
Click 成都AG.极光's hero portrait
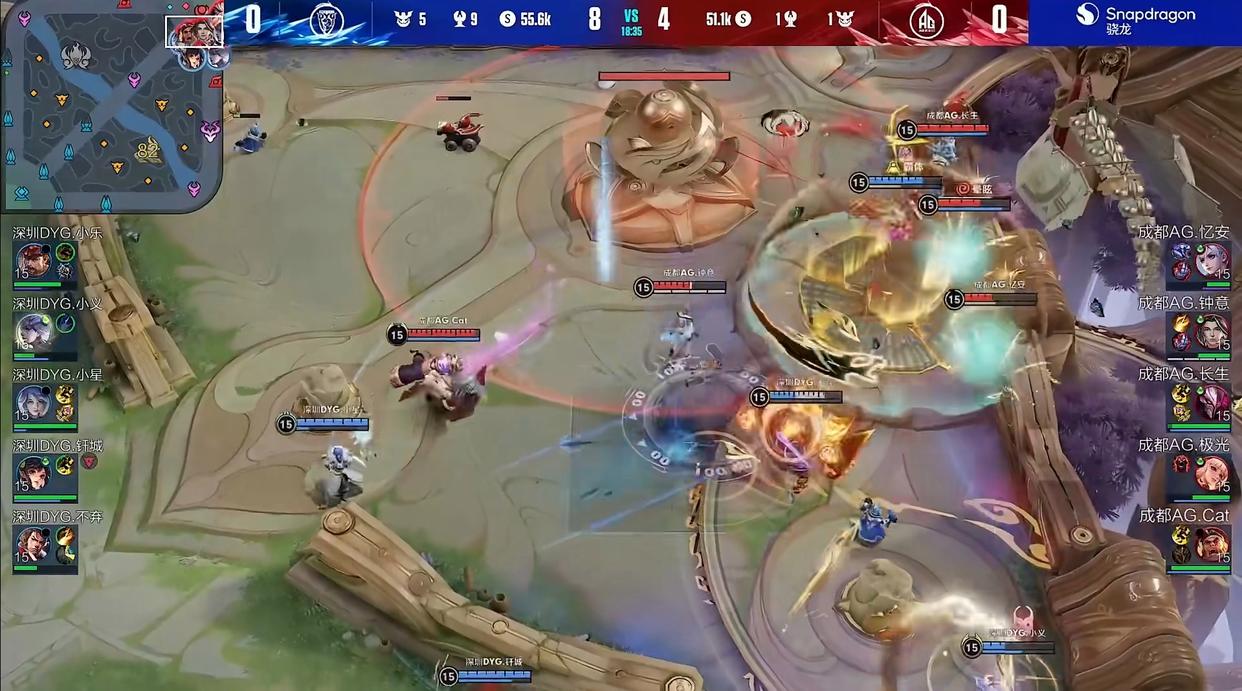tap(1213, 471)
